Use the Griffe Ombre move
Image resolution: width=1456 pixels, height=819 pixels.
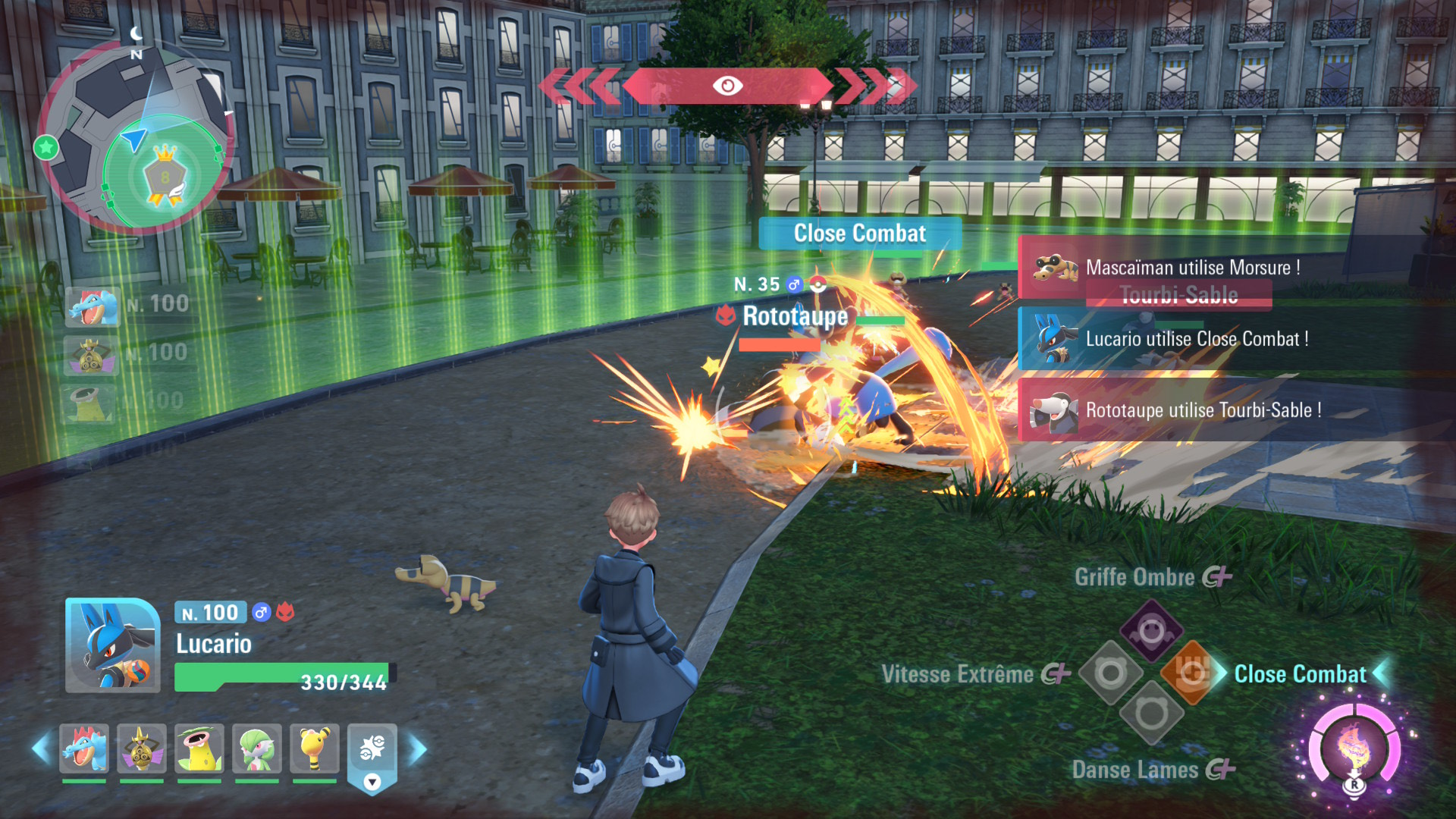click(x=1151, y=629)
